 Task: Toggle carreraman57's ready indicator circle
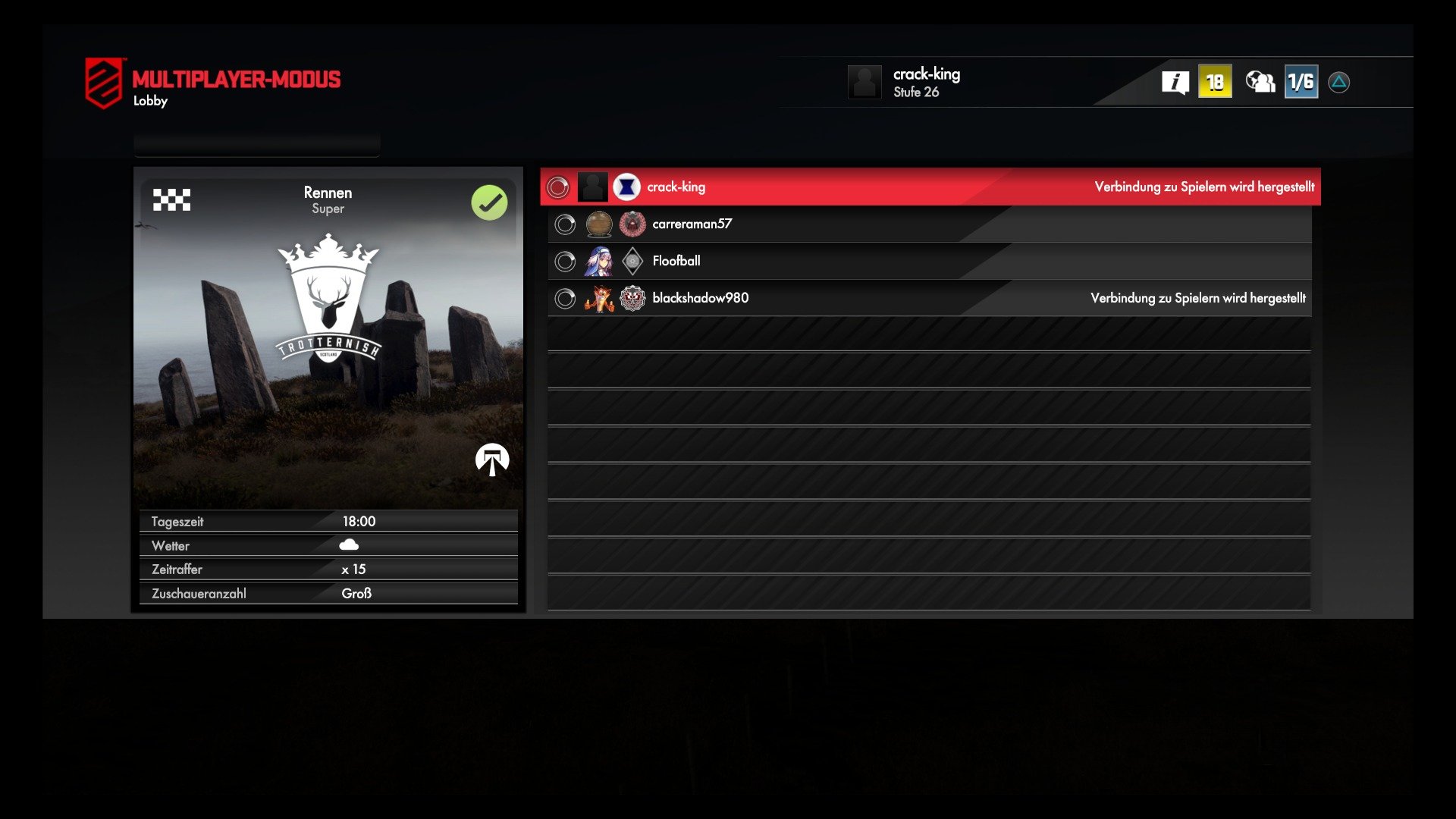coord(564,224)
